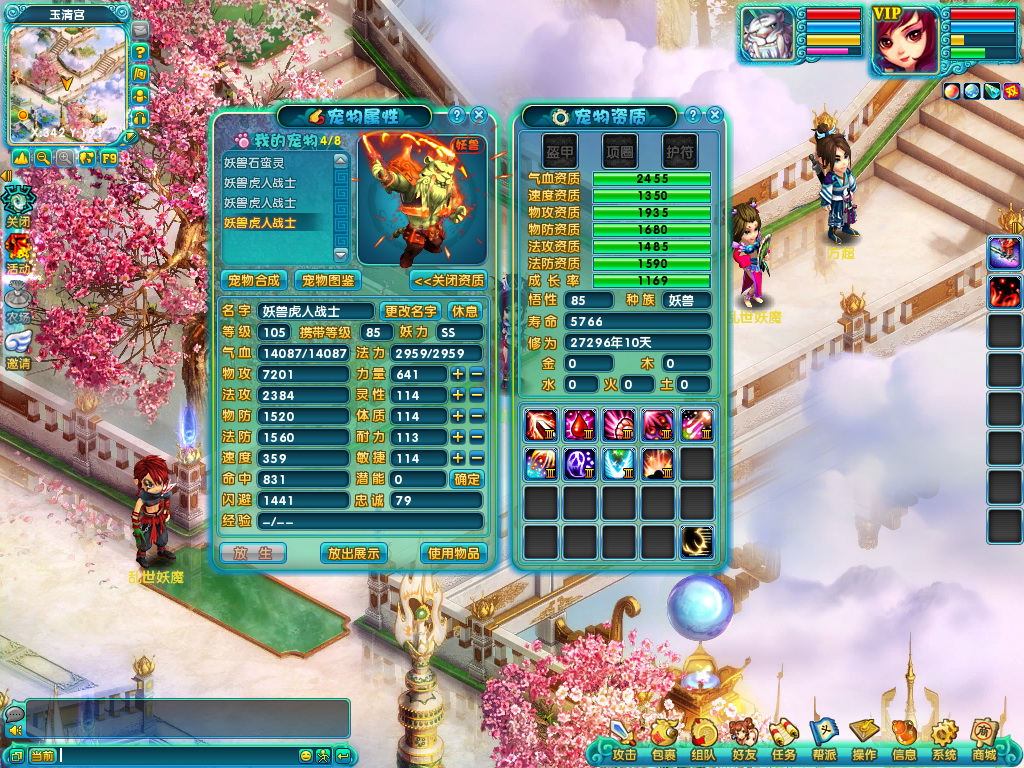
Task: Select the 护符 pet amulet slot
Action: click(680, 151)
